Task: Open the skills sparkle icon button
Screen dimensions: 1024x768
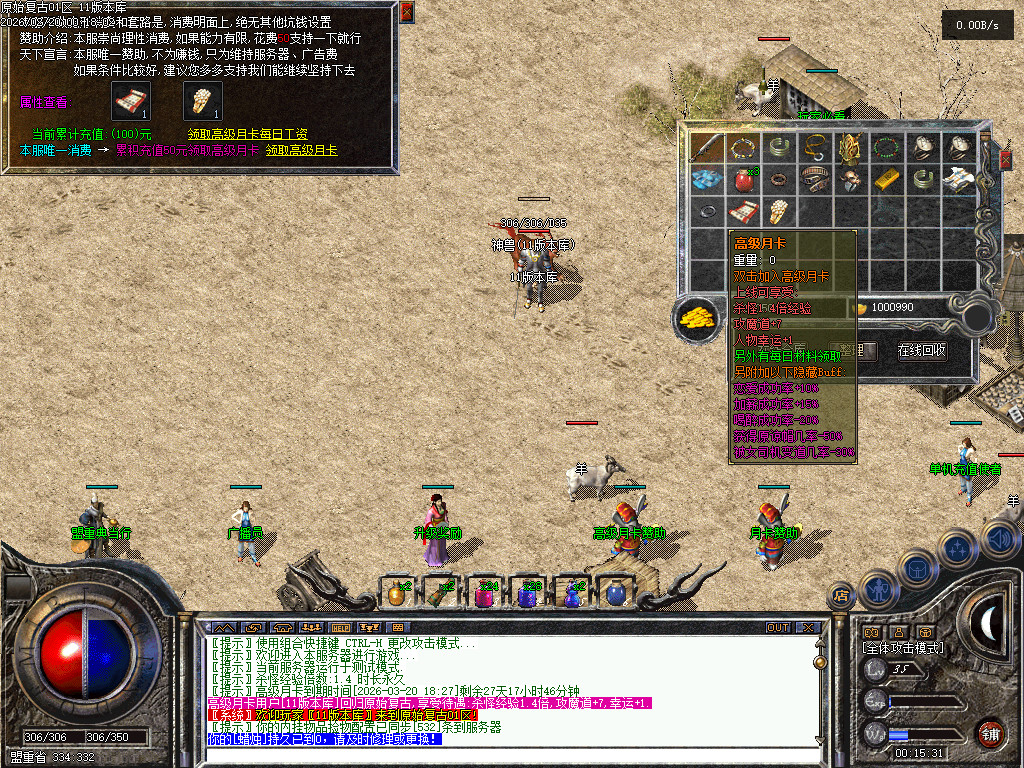Action: pyautogui.click(x=956, y=549)
